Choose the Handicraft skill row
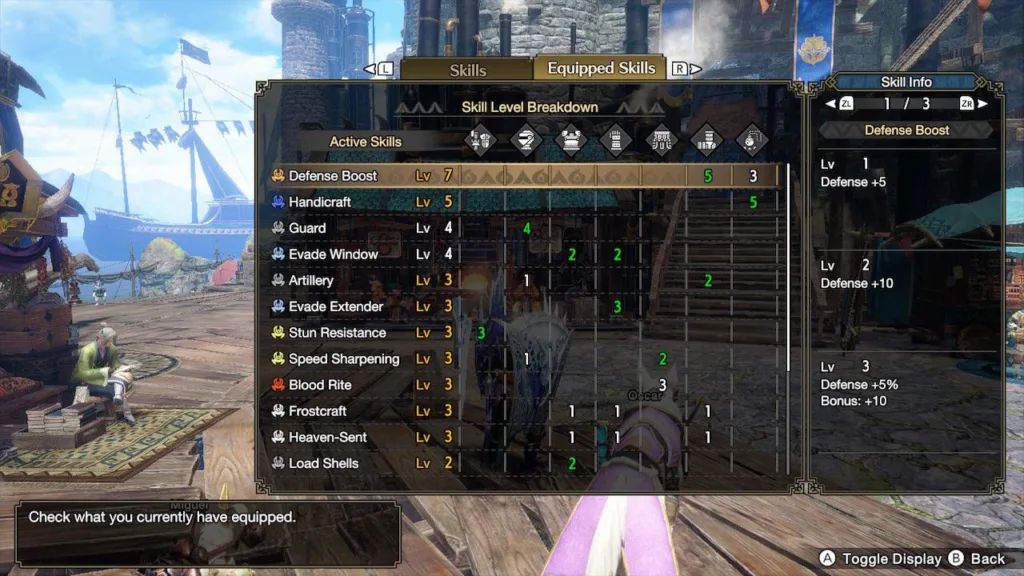1024x576 pixels. tap(320, 202)
